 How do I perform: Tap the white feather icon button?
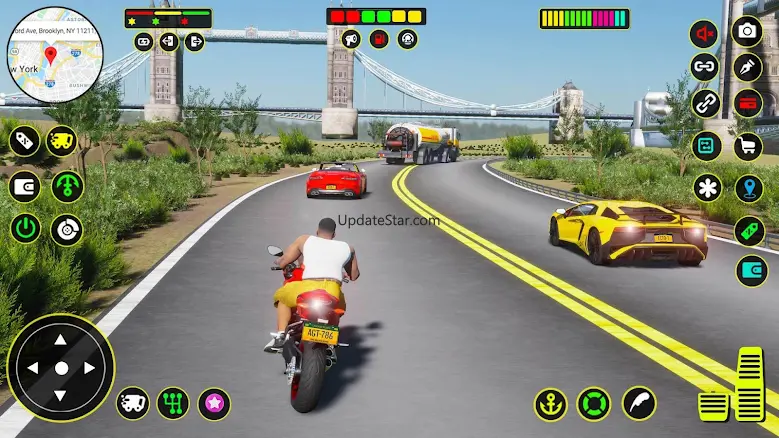point(638,403)
